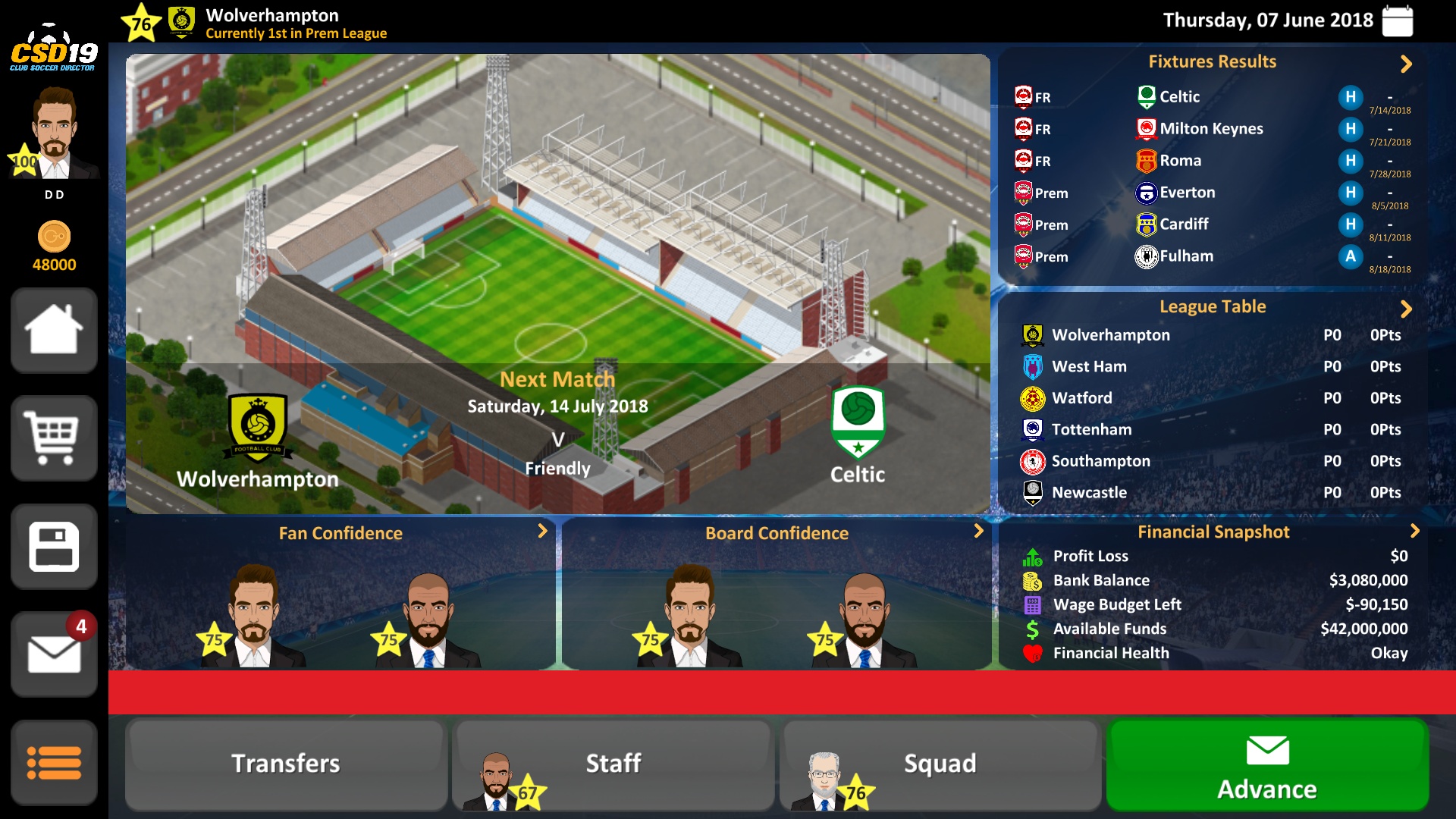Click the gold coin balance icon

(54, 237)
